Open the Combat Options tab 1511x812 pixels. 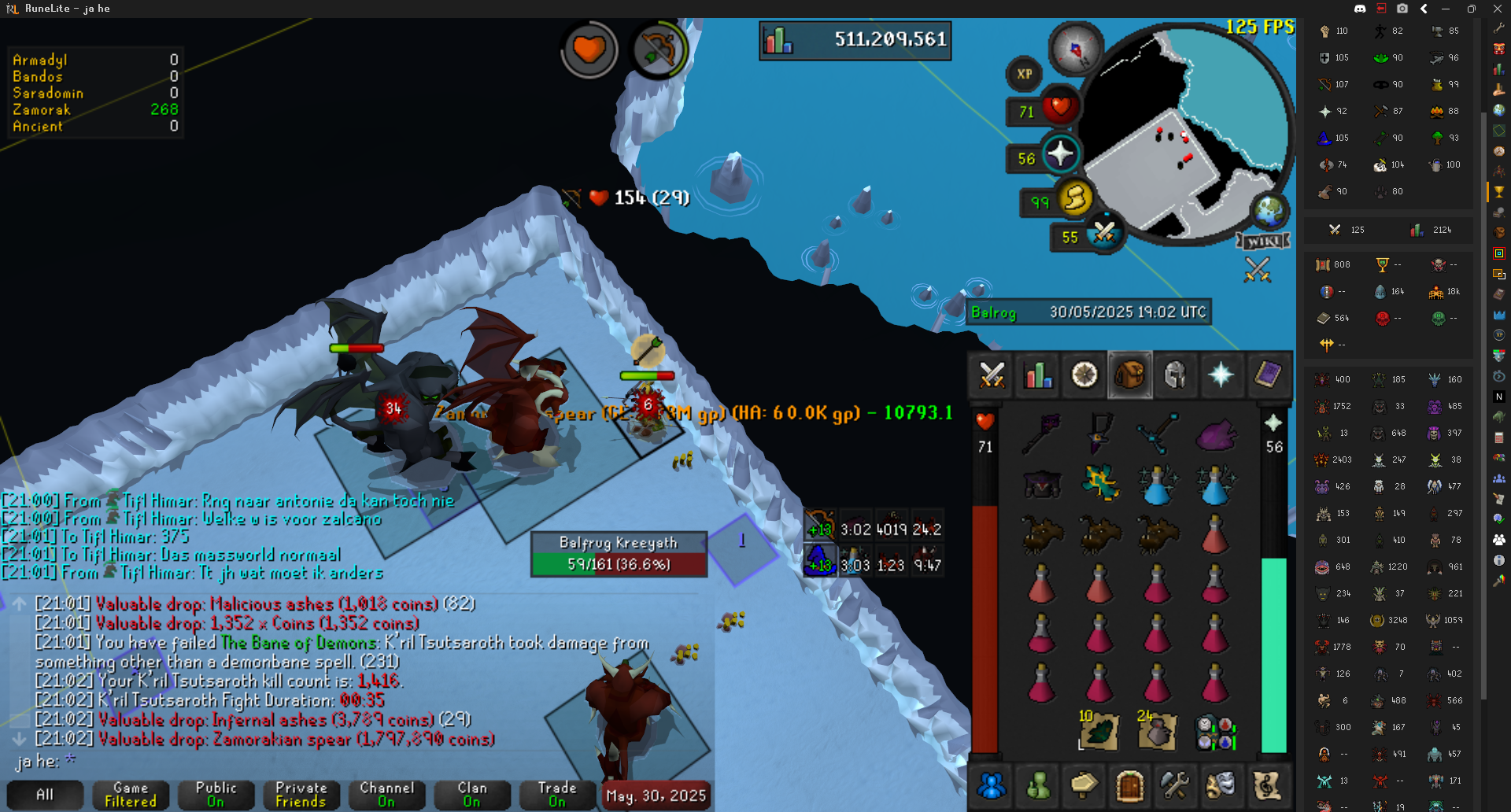992,375
